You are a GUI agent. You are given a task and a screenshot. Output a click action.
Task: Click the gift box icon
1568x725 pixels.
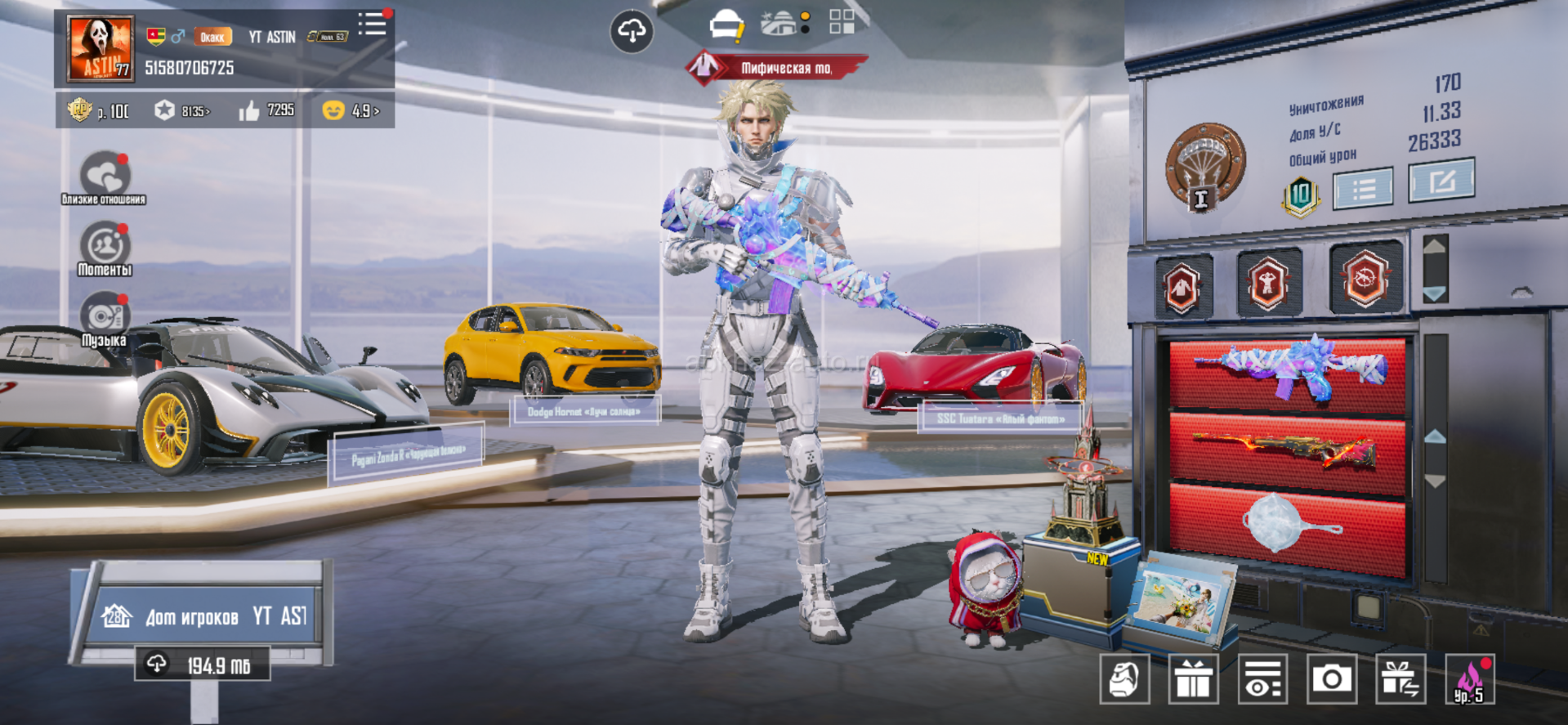tap(1193, 678)
